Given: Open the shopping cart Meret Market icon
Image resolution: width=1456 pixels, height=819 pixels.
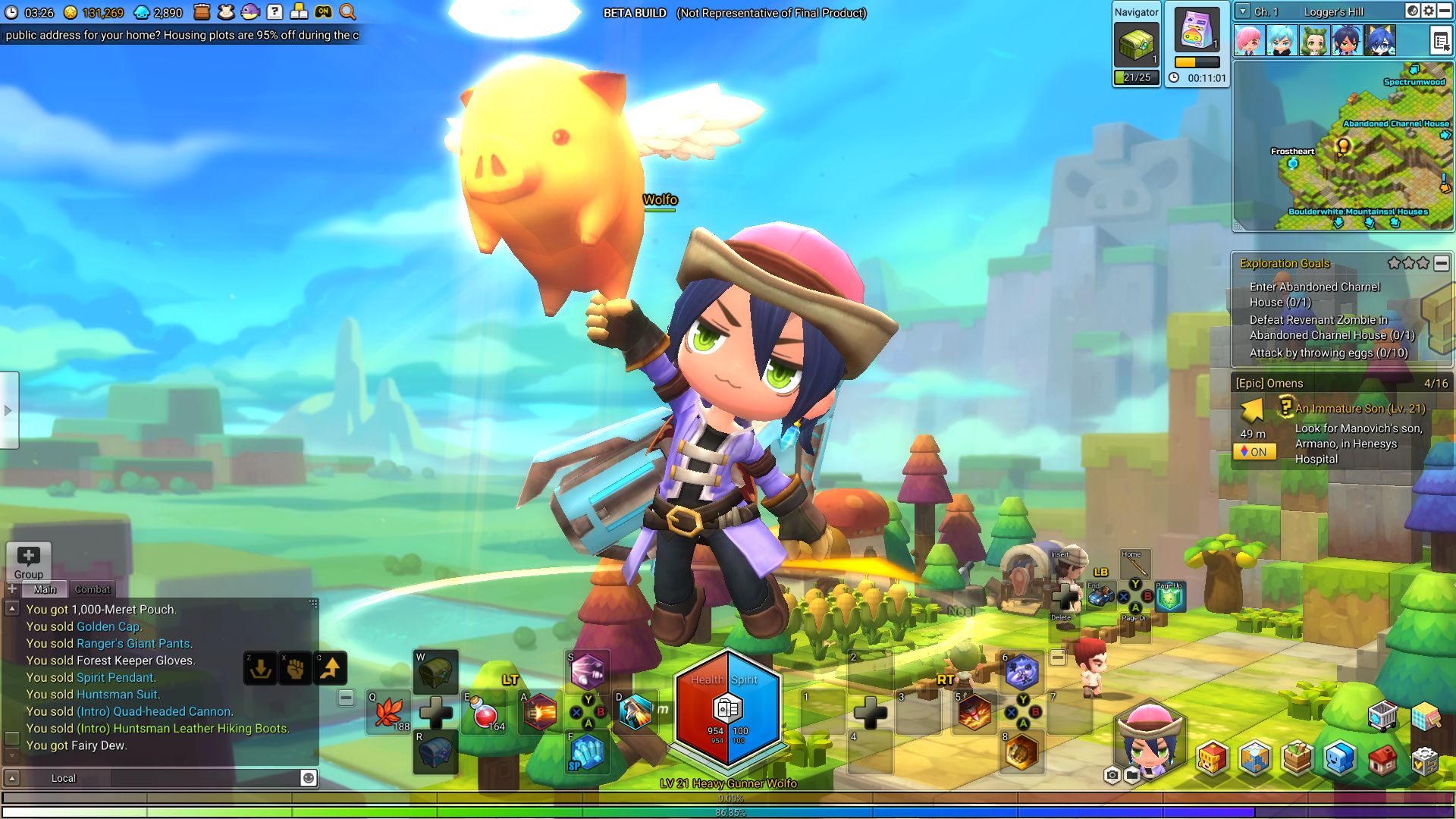Looking at the screenshot, I should click(x=1382, y=716).
